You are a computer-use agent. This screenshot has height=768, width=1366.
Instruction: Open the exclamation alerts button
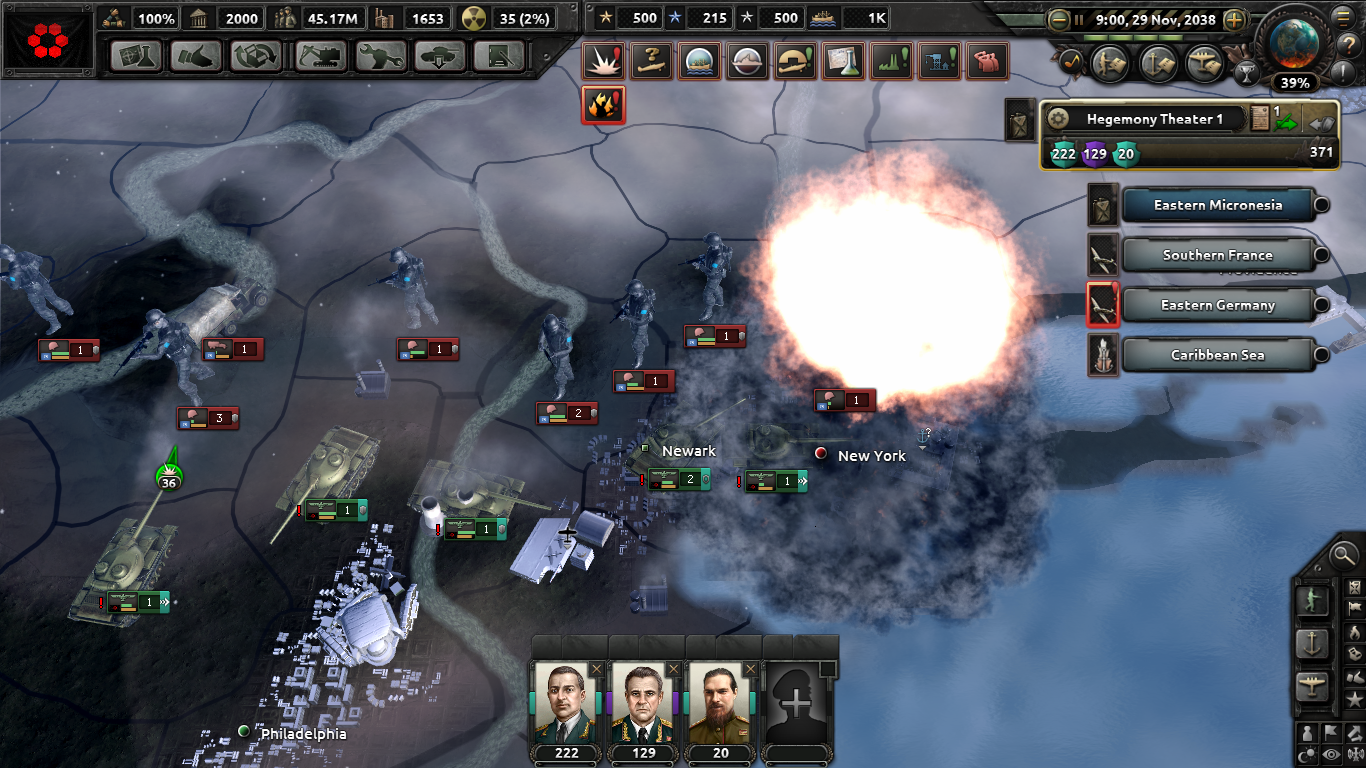1342,73
